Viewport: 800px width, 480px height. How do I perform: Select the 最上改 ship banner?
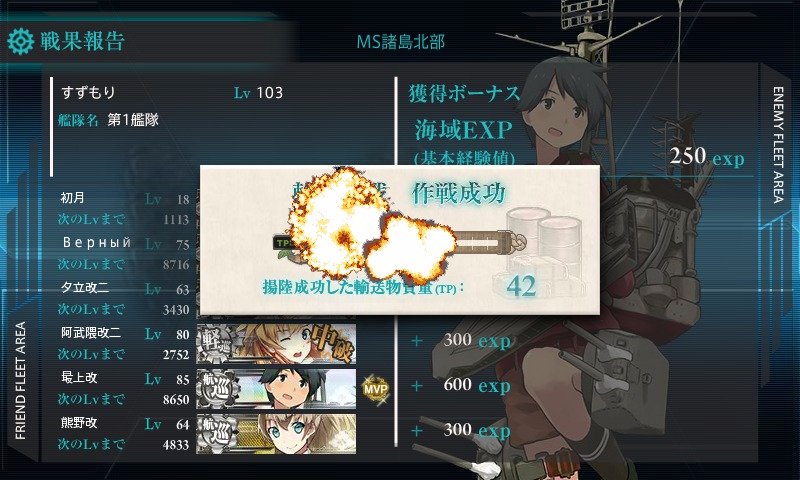pos(276,387)
